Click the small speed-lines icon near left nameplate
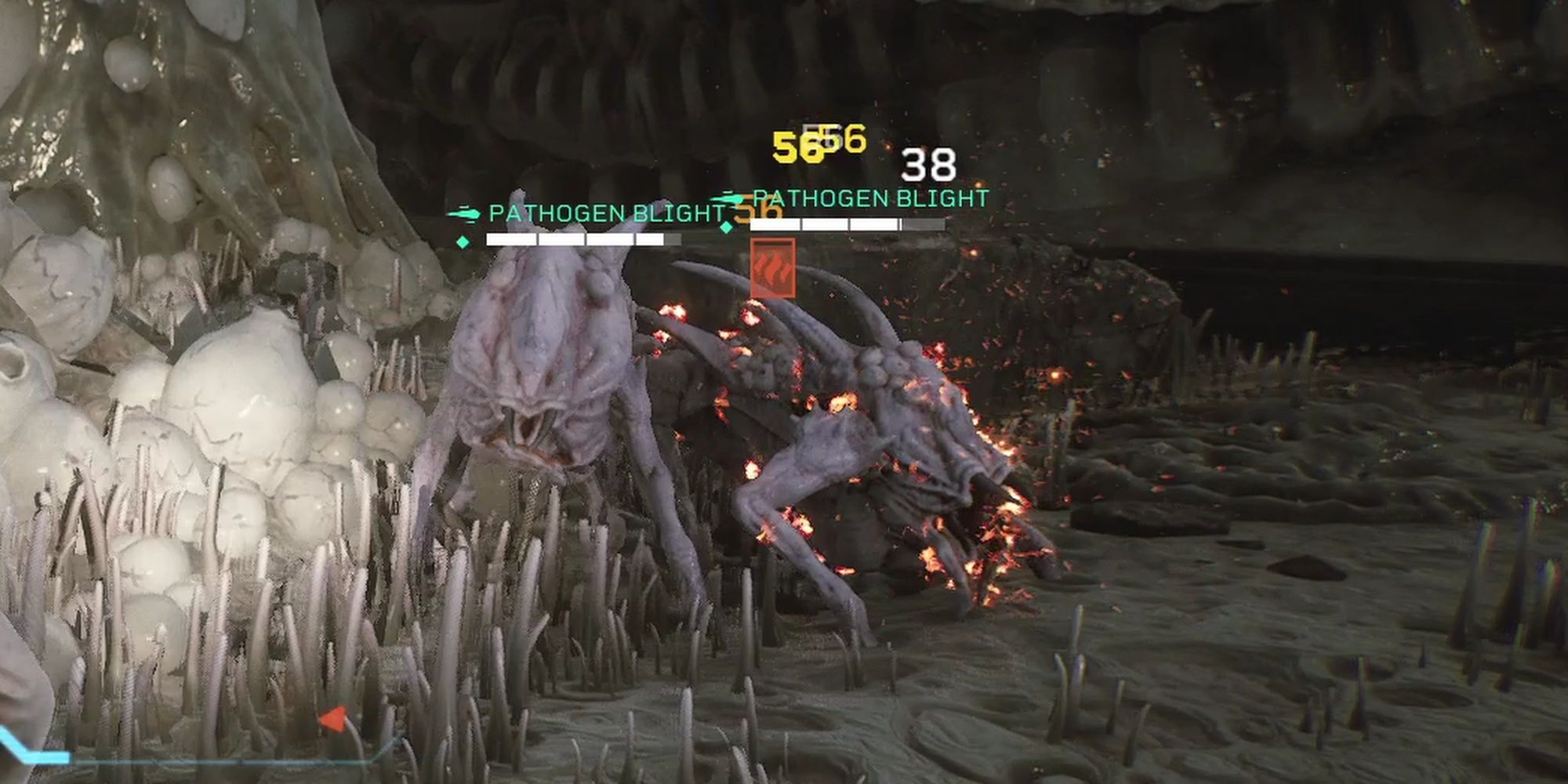Viewport: 1568px width, 784px height. (466, 212)
